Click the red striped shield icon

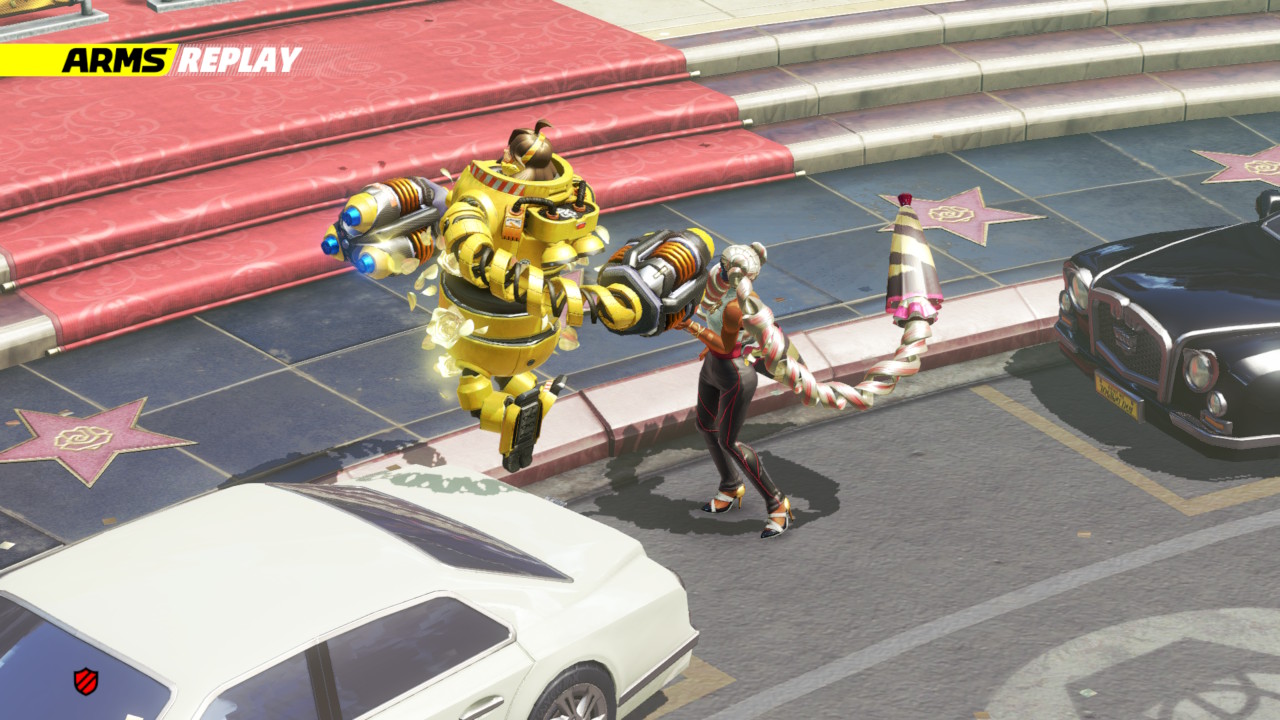pyautogui.click(x=86, y=681)
